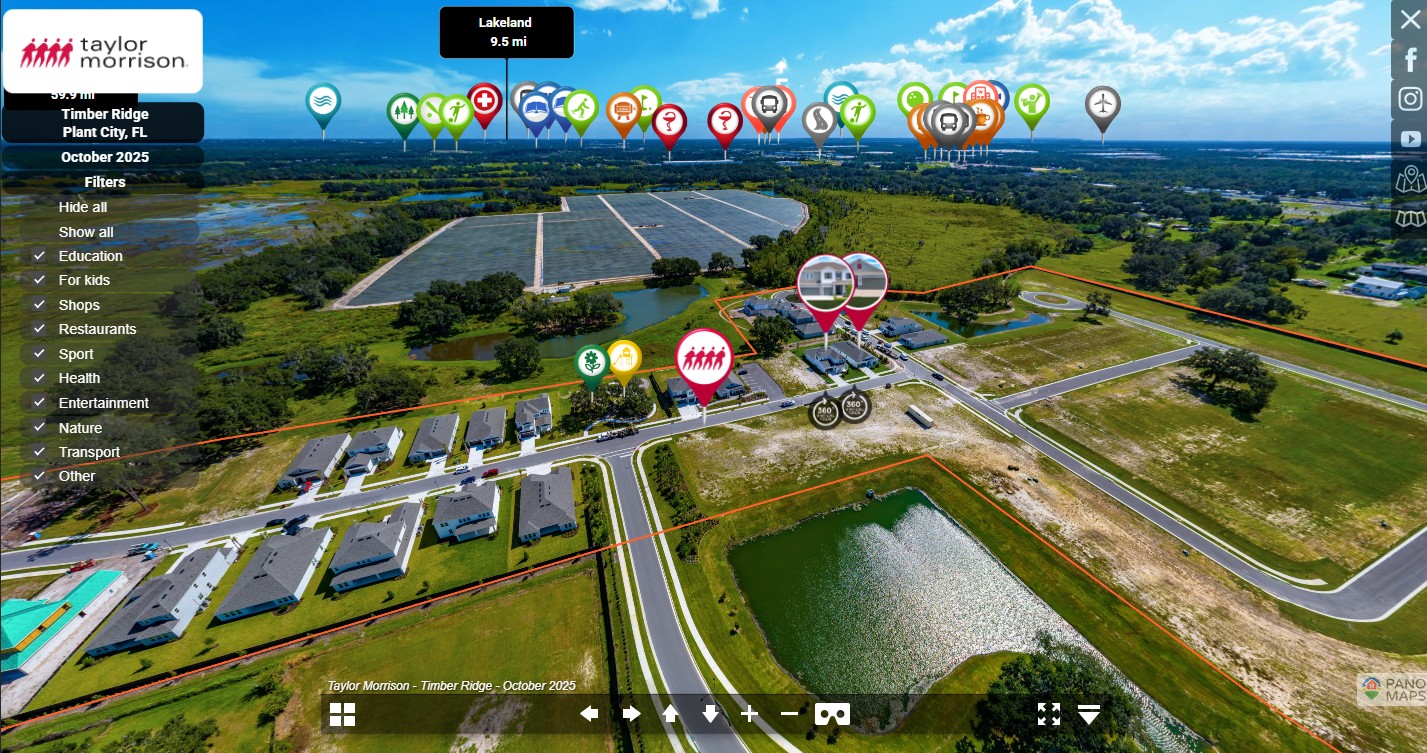Click the Lakeland 9.5 mi label
This screenshot has width=1427, height=753.
coord(507,32)
